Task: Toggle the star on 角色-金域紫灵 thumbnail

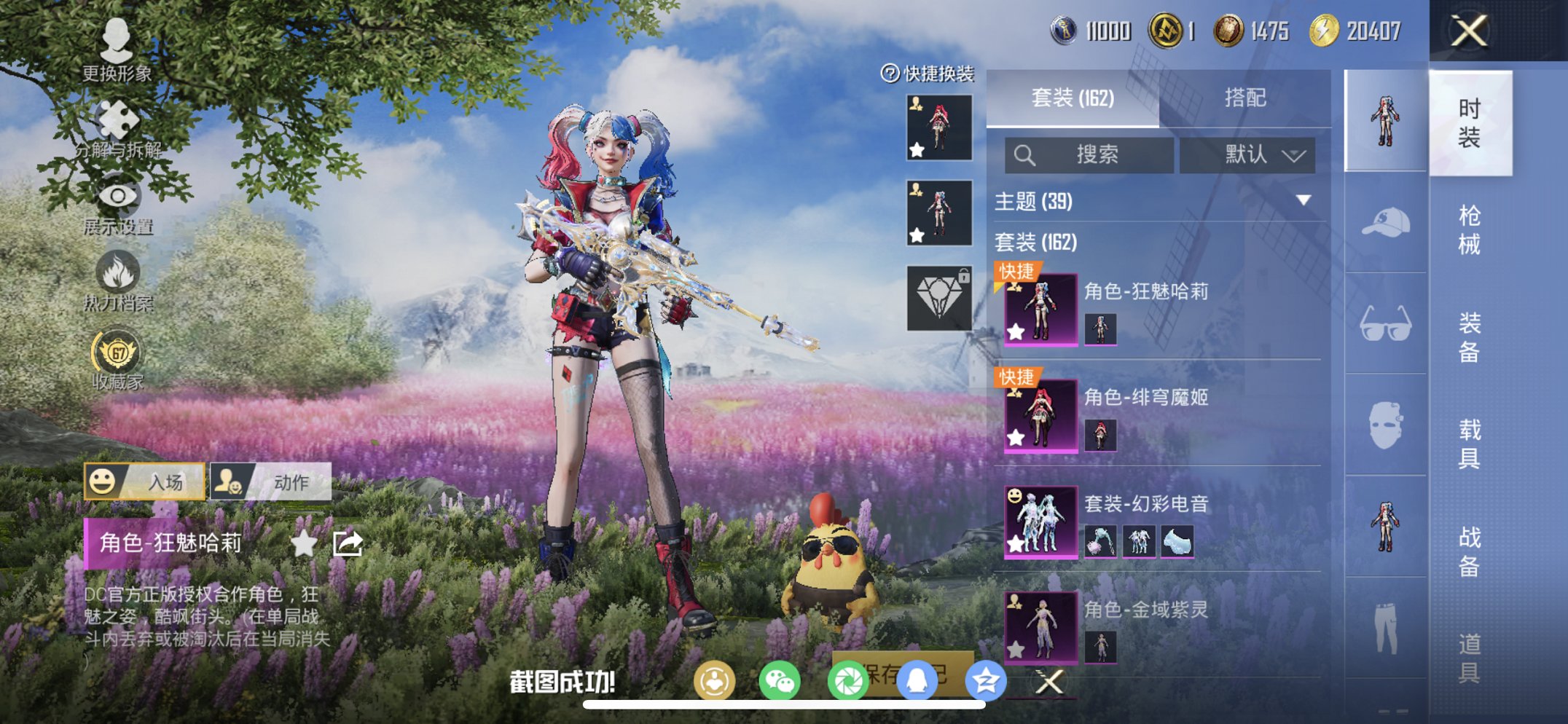Action: click(1014, 647)
